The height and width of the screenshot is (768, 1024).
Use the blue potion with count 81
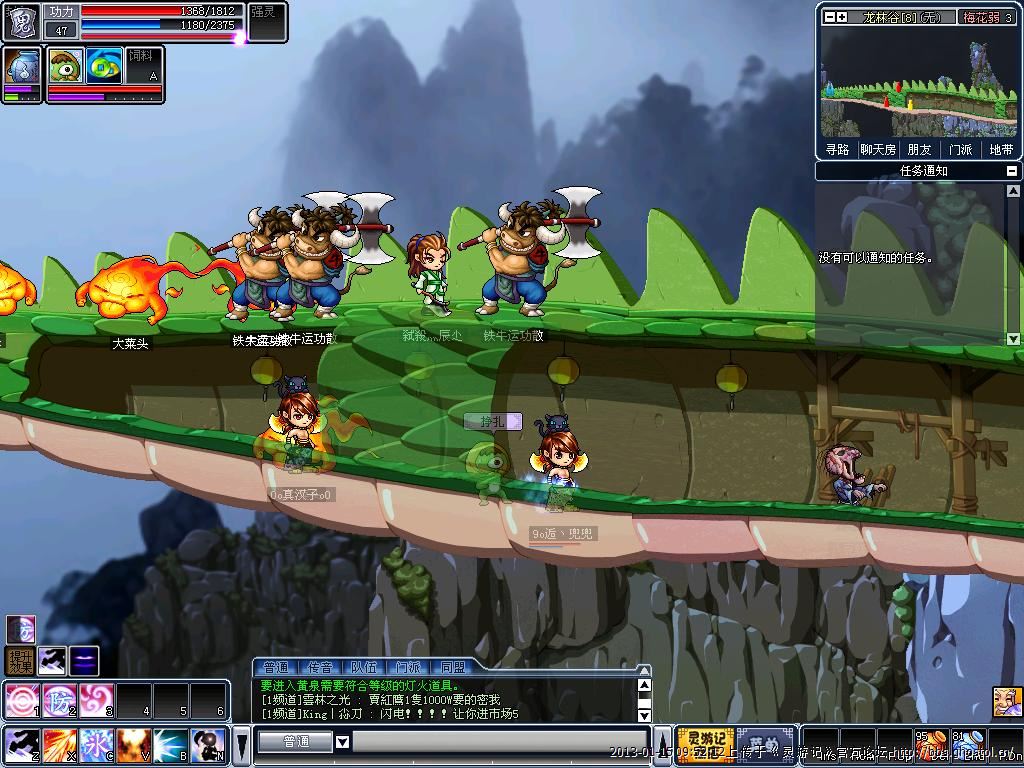point(966,746)
